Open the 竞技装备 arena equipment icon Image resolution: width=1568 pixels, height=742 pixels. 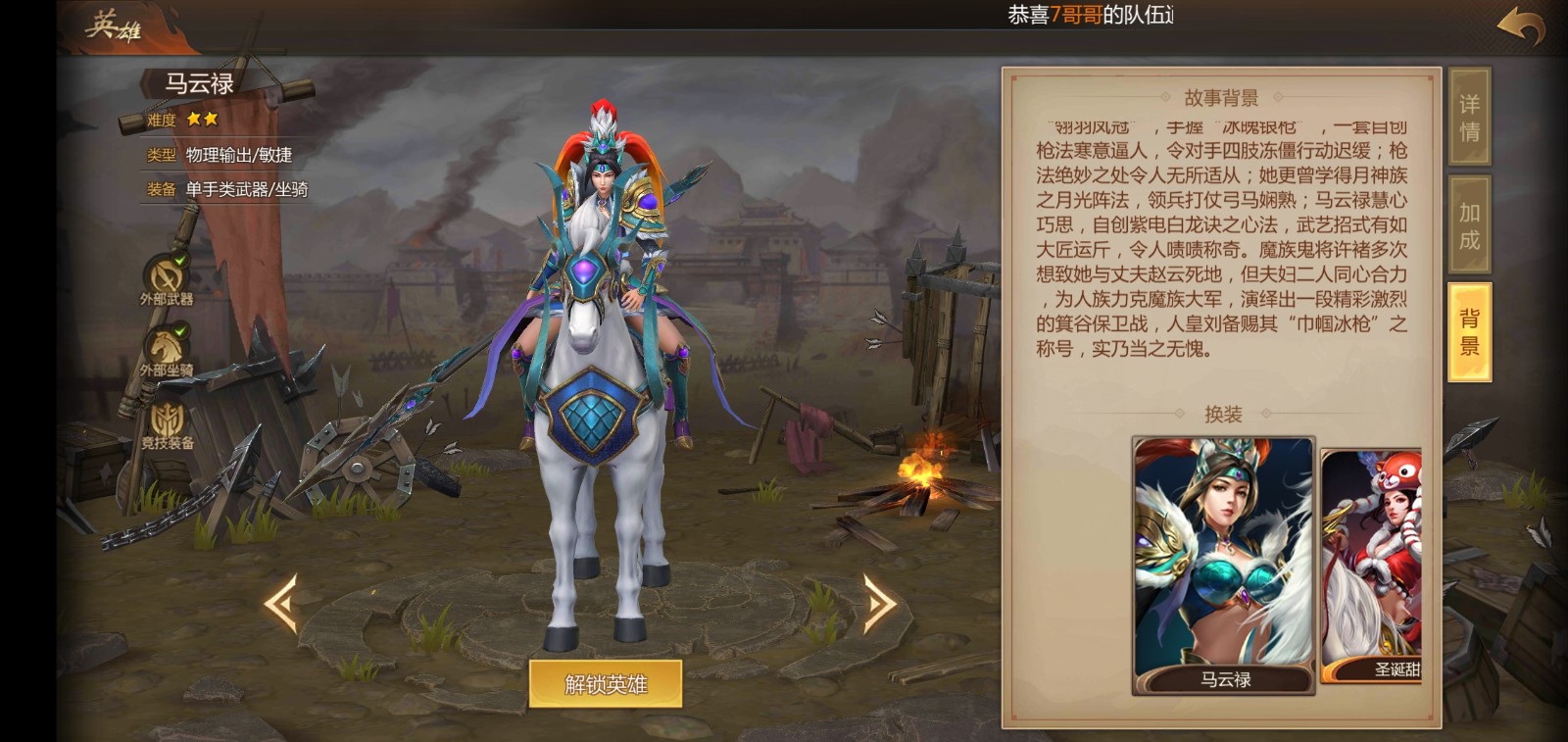coord(167,421)
